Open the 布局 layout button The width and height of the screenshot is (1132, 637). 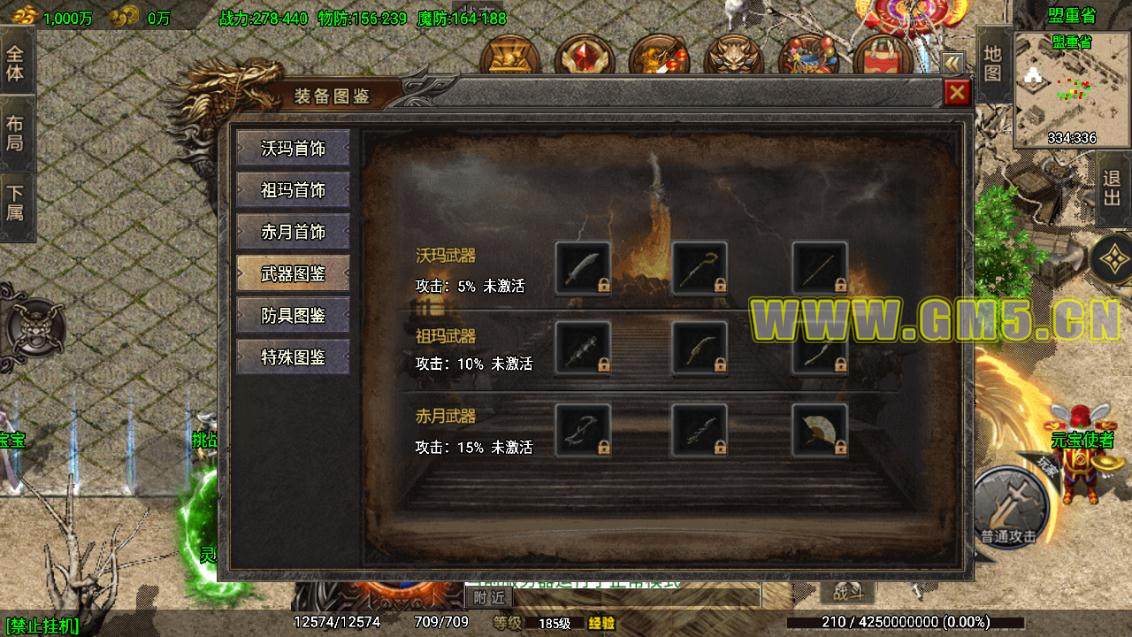click(x=16, y=133)
